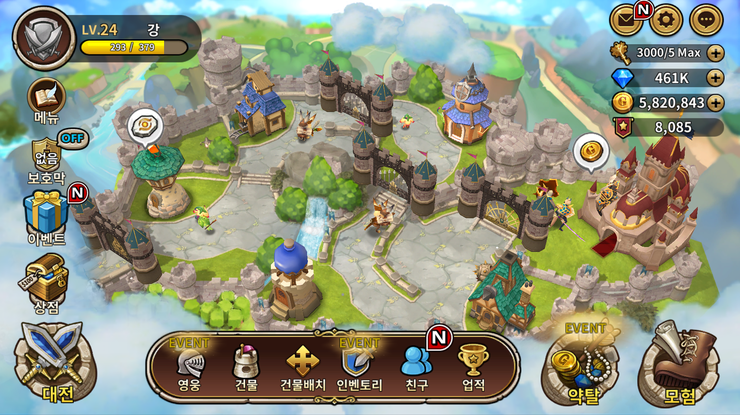Open the 상점 treasure chest shop
The height and width of the screenshot is (415, 740).
tap(46, 276)
